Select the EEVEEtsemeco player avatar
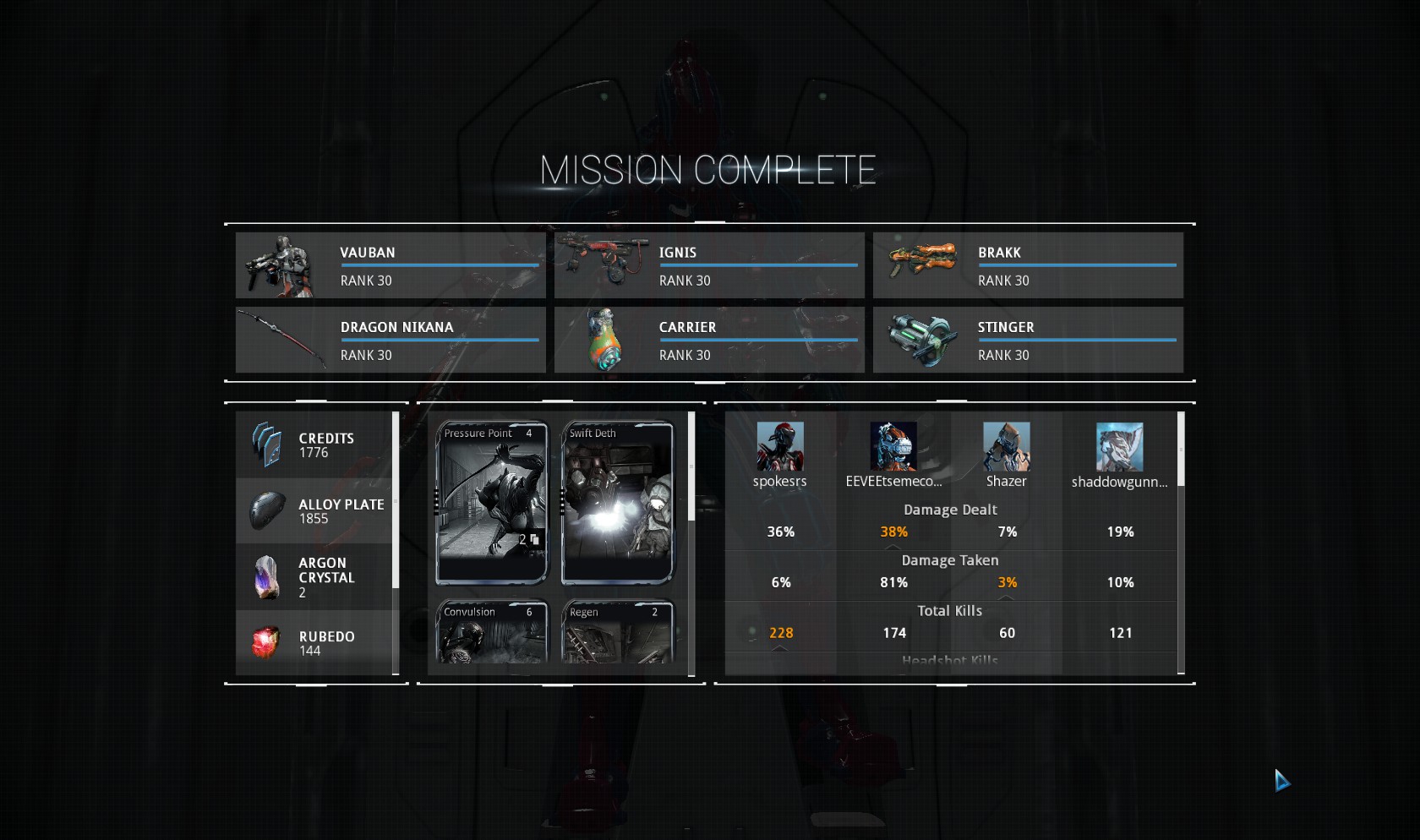Screen dimensions: 1420x840 click(x=893, y=446)
